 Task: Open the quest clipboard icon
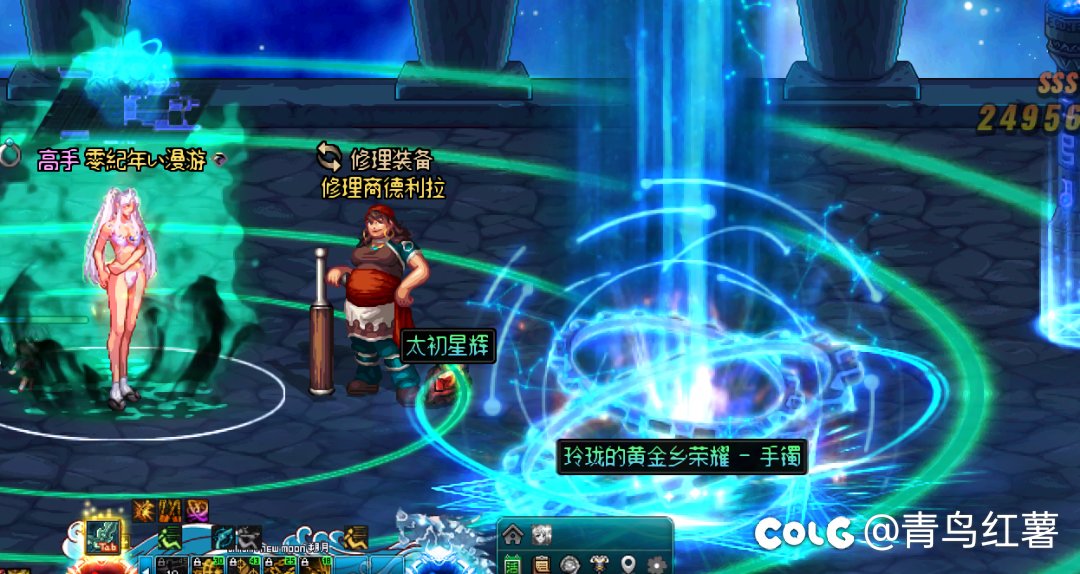[541, 564]
